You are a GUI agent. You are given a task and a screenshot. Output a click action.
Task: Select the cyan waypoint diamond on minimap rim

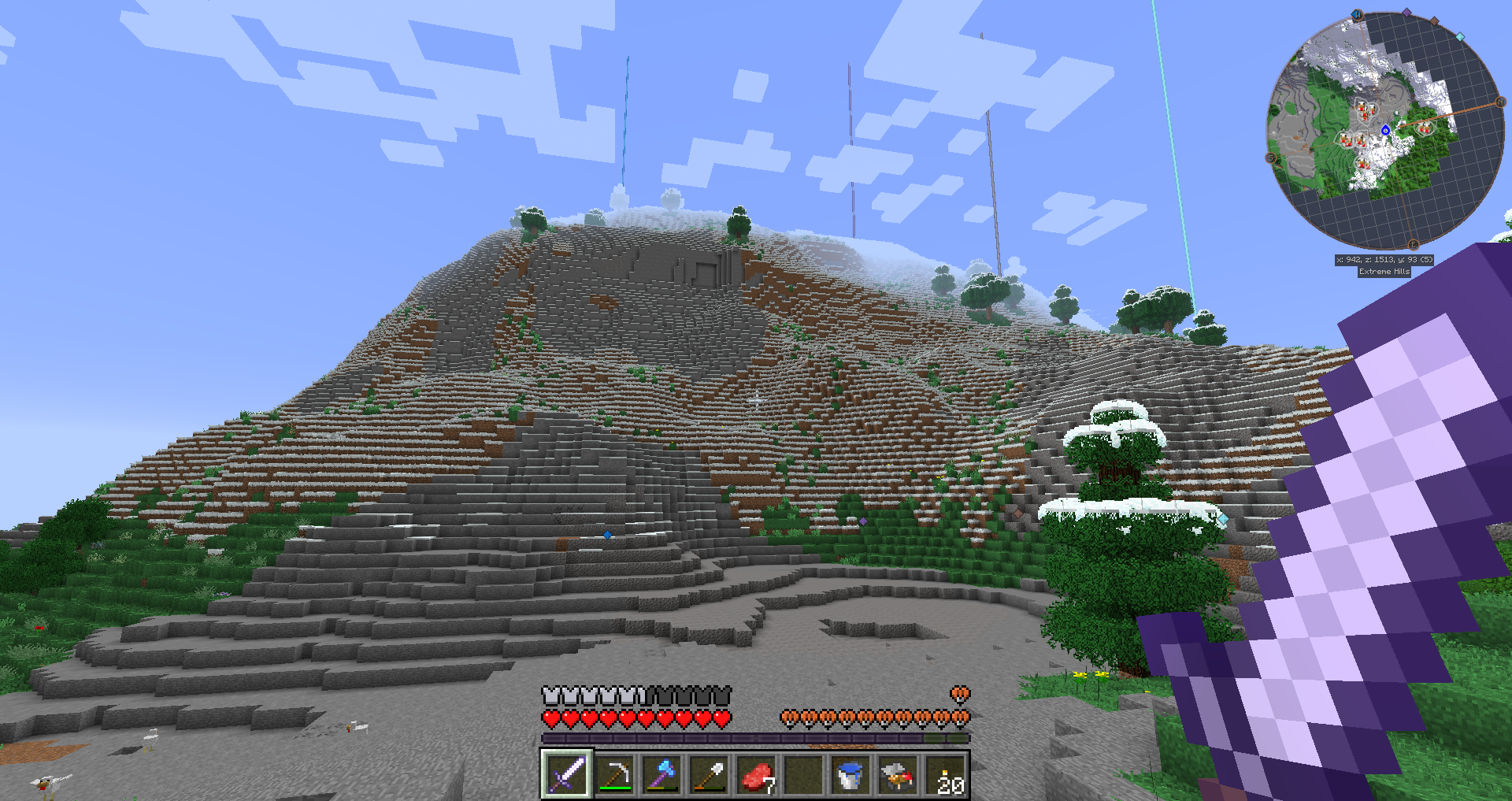point(1460,36)
